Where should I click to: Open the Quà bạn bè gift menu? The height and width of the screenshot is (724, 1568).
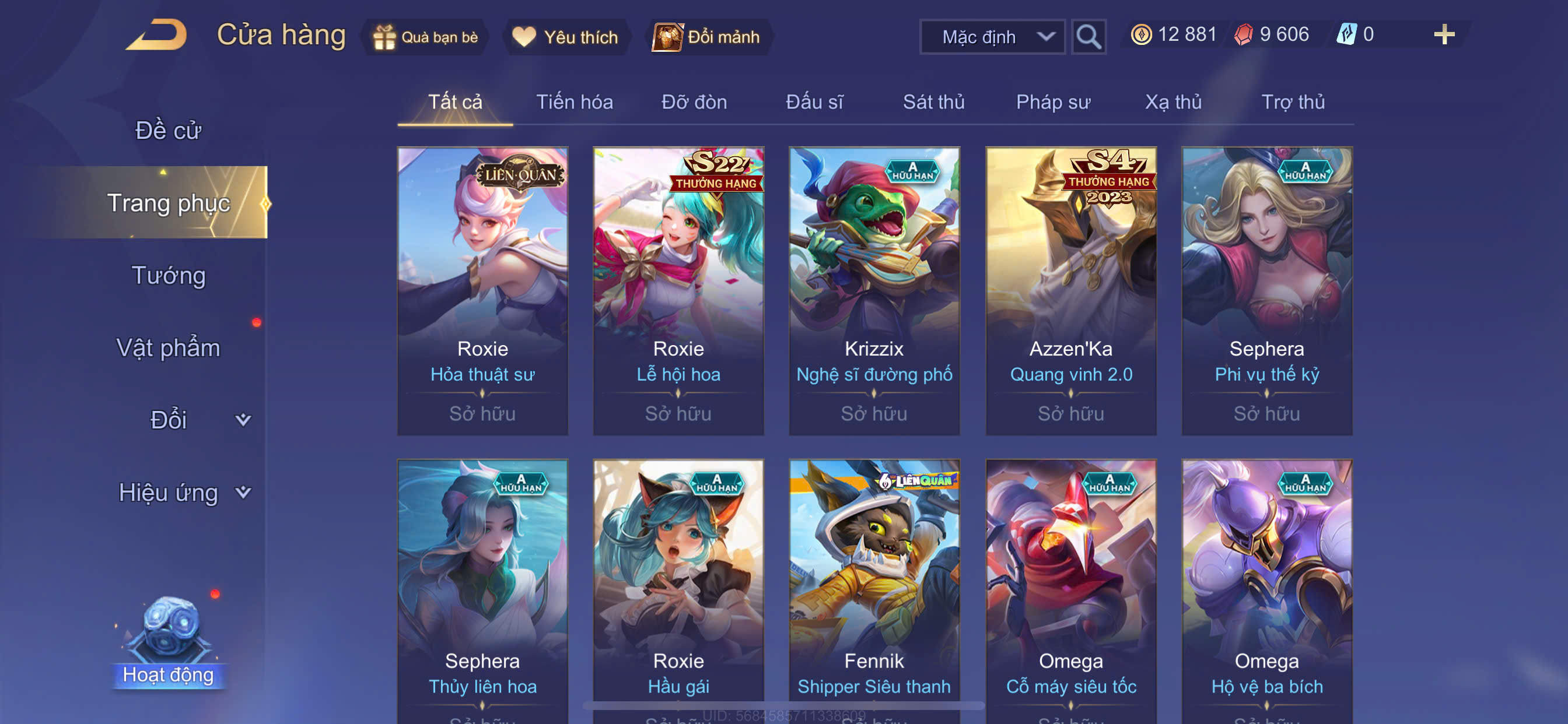point(425,37)
